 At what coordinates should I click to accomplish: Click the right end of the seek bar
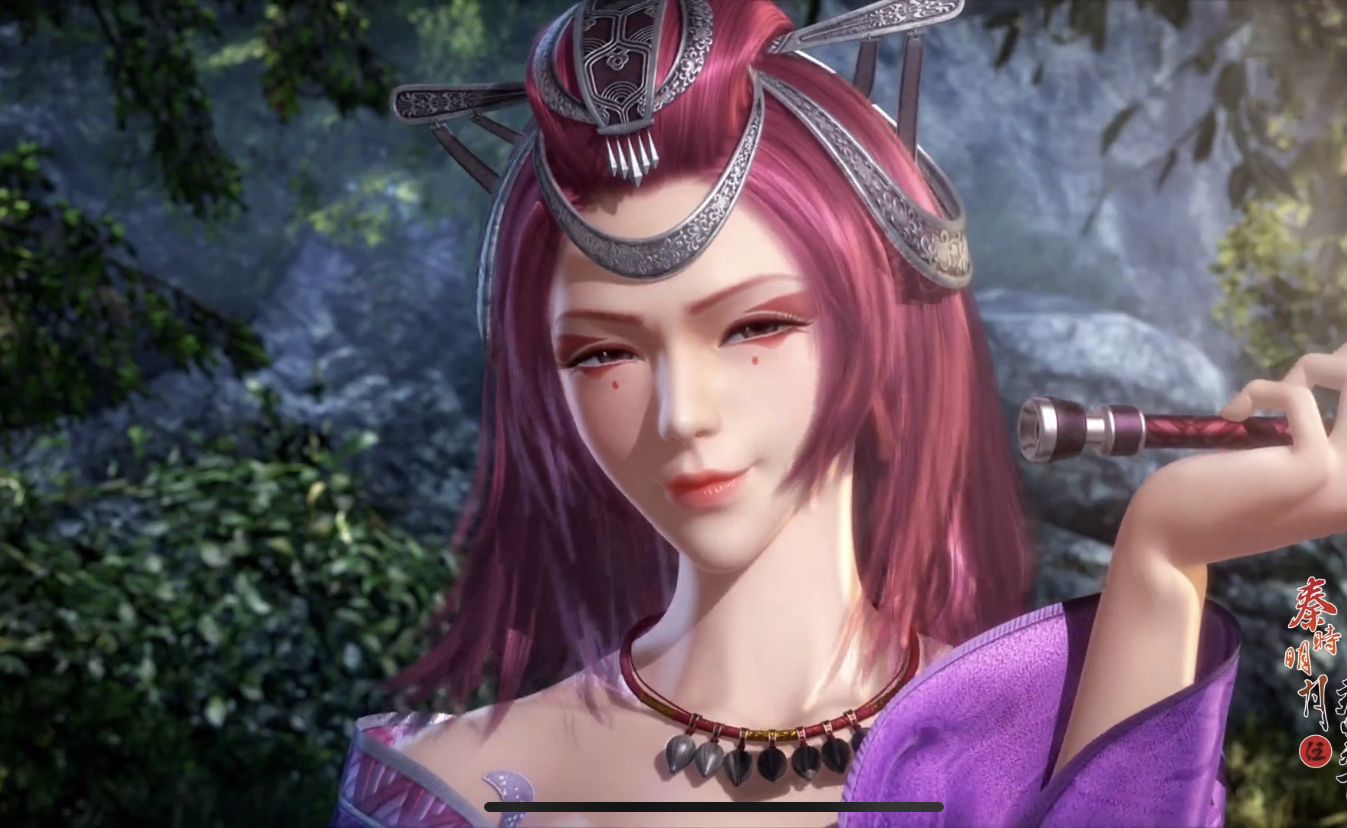(938, 806)
